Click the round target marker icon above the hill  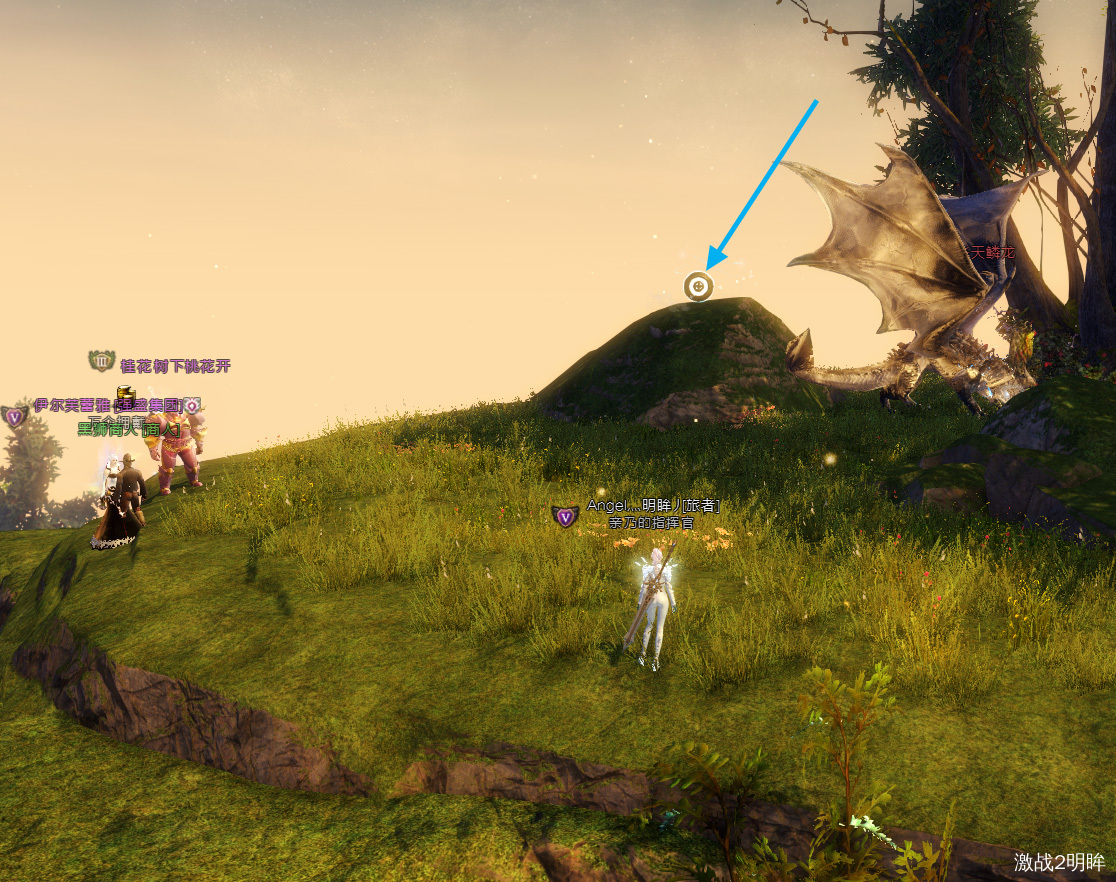pyautogui.click(x=698, y=287)
